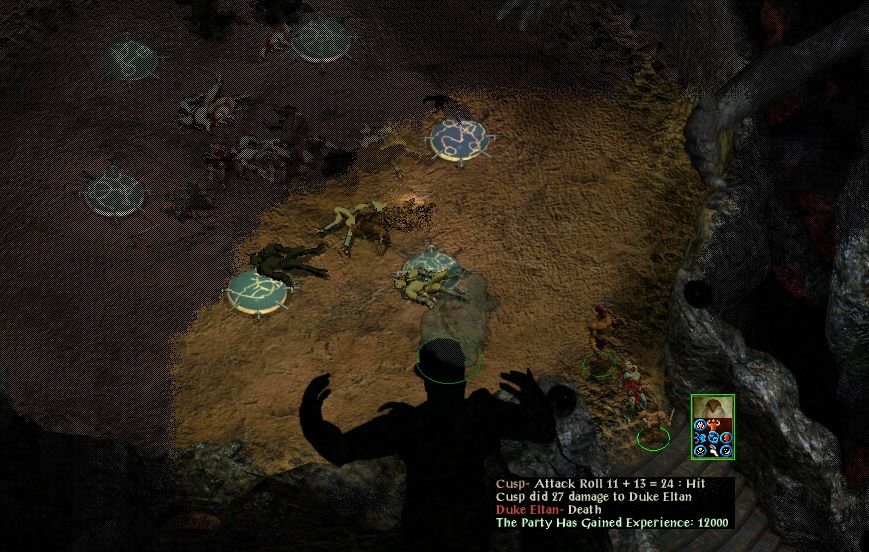
Task: Click the combat log message box
Action: tap(614, 502)
